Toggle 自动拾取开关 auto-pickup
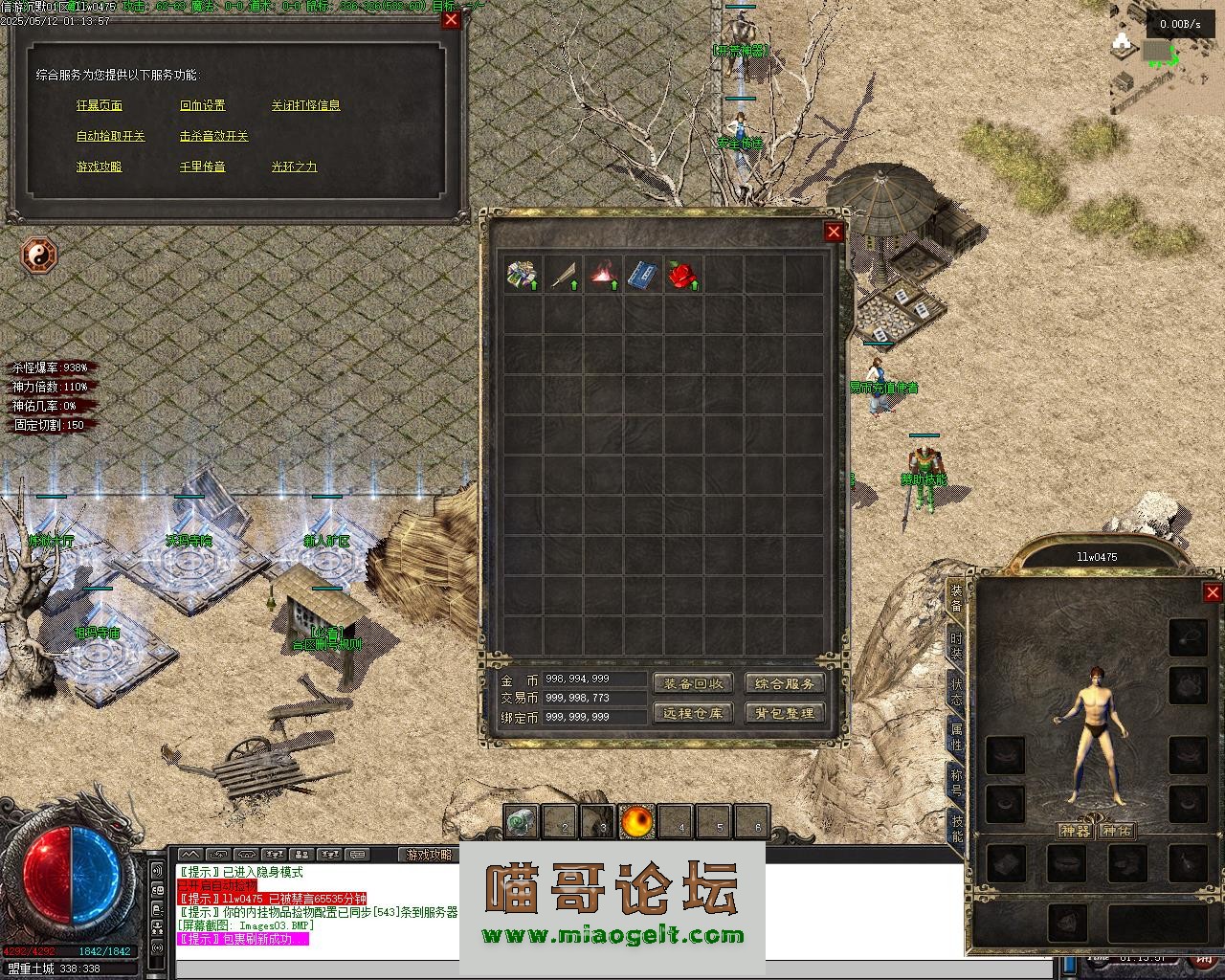This screenshot has width=1225, height=980. point(111,136)
